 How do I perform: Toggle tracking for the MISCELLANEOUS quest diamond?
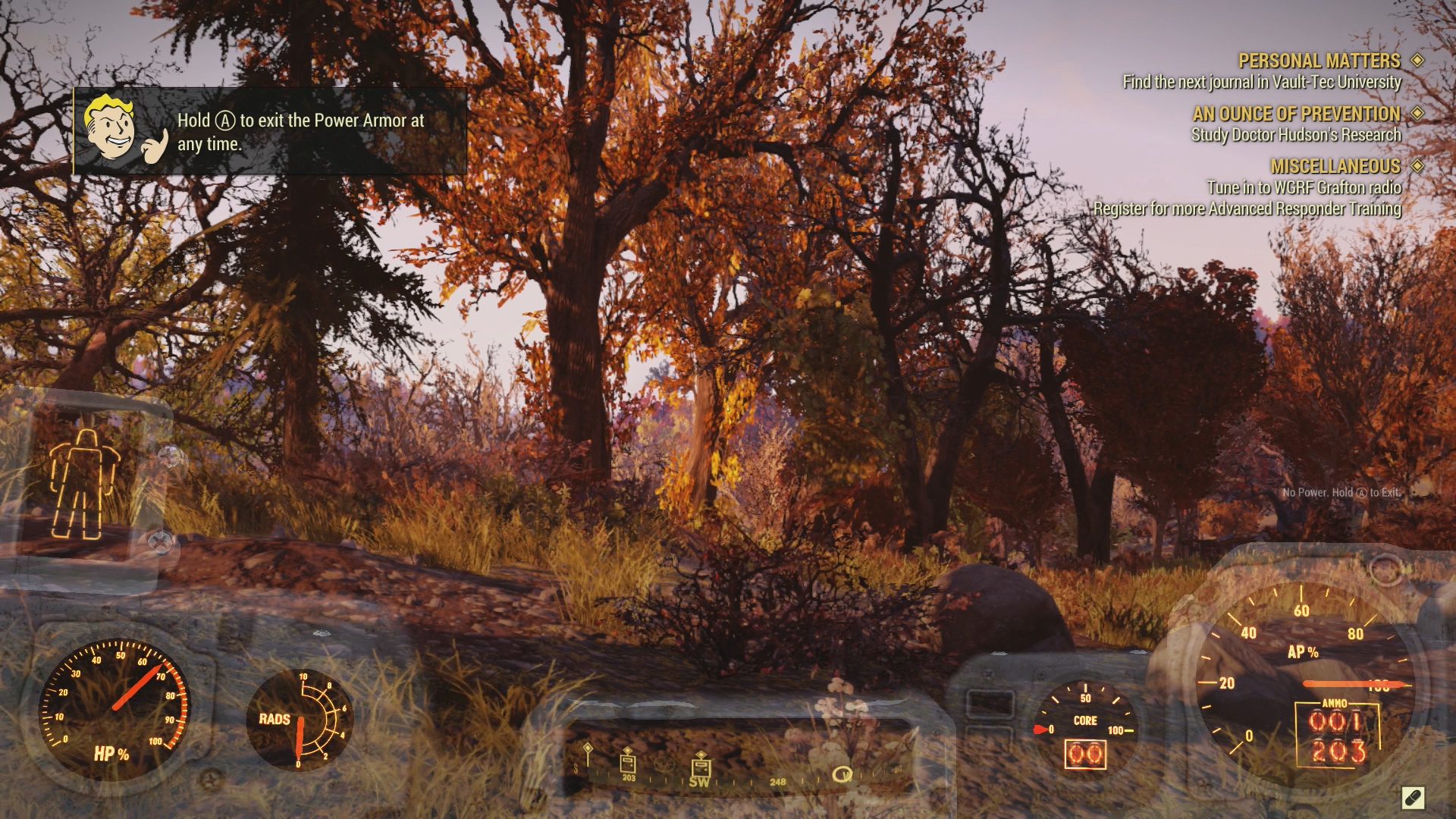tap(1417, 167)
